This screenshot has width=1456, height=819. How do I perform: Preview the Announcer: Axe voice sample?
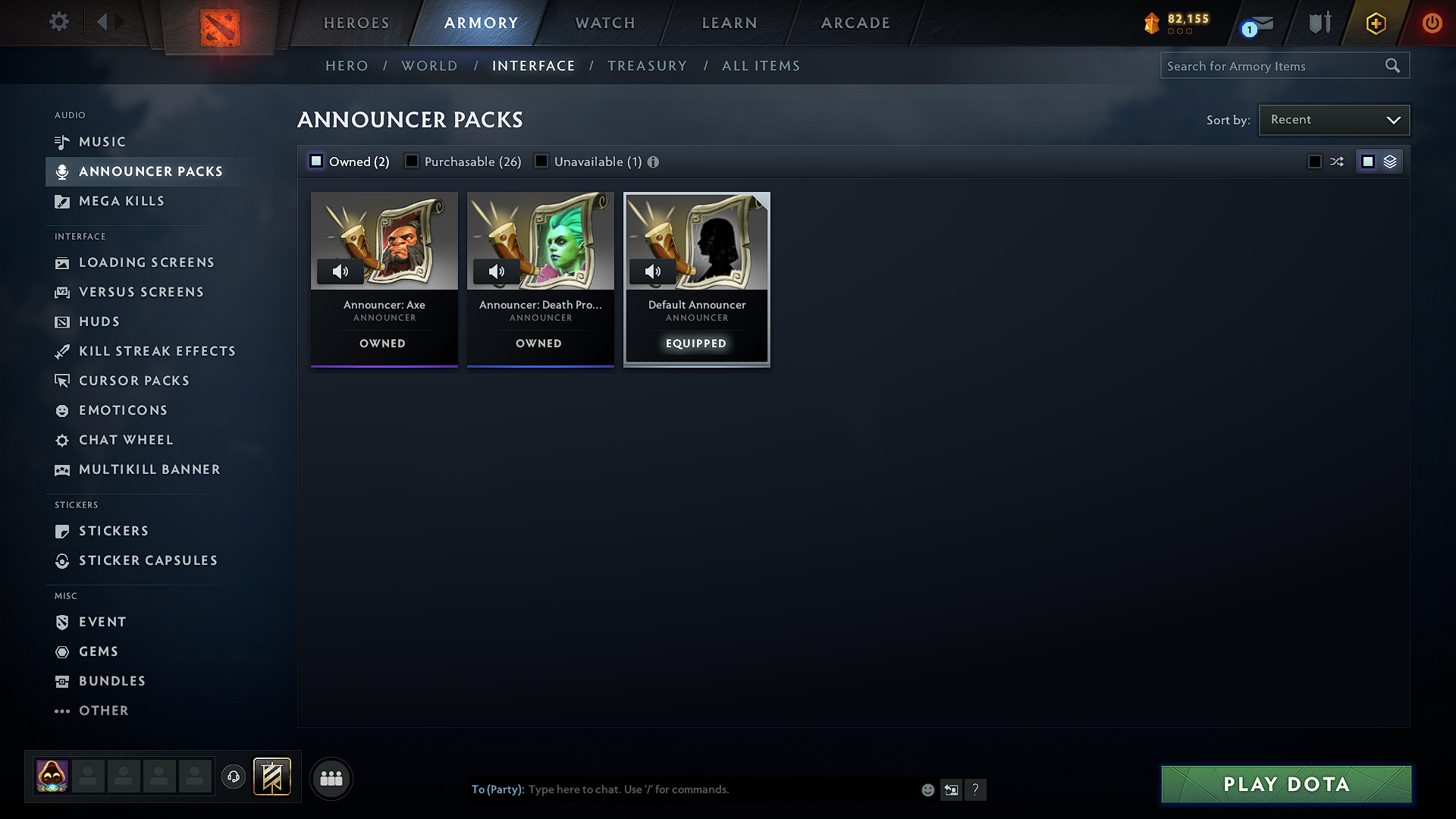pos(340,271)
